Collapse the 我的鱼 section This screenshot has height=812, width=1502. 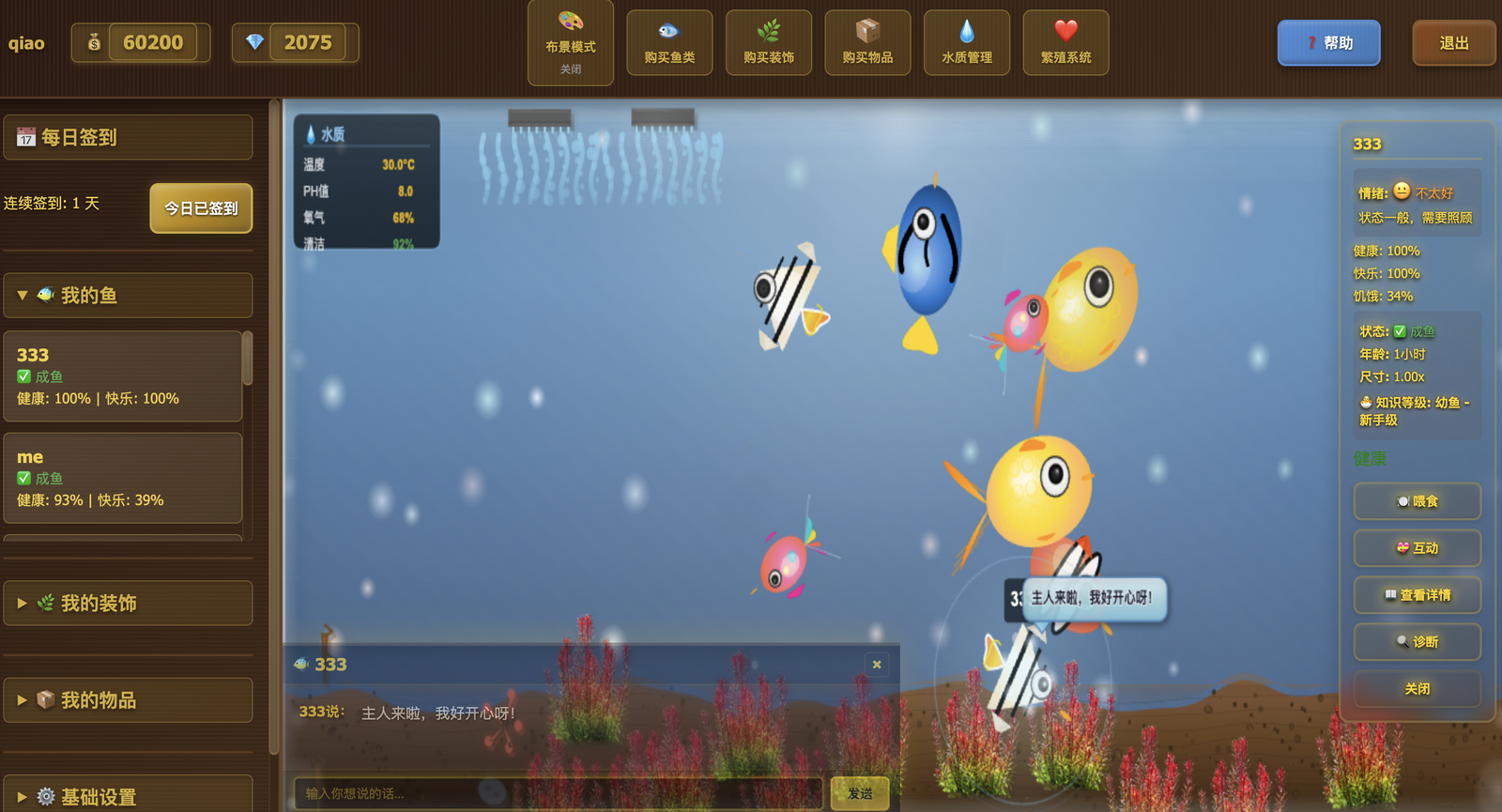tap(128, 295)
